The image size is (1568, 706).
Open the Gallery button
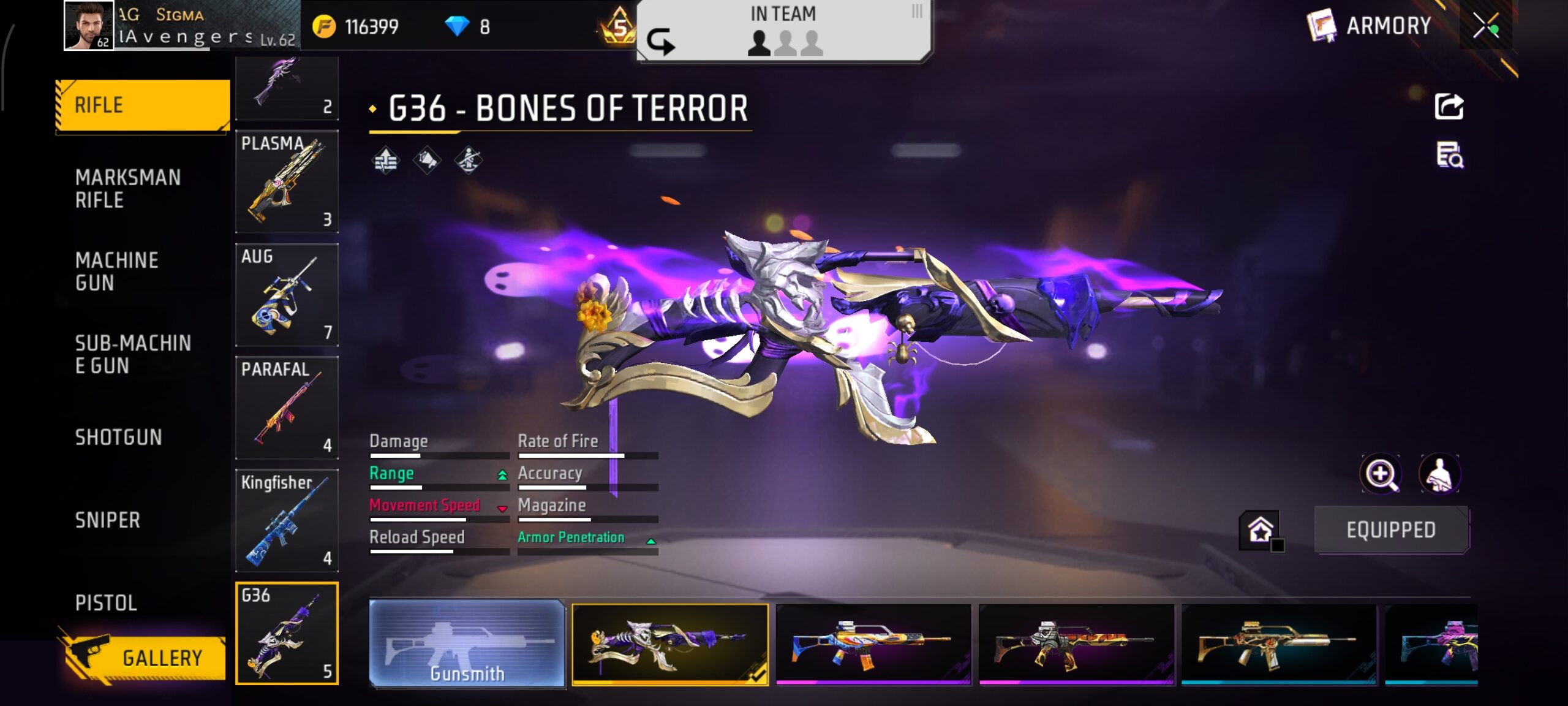coord(145,658)
